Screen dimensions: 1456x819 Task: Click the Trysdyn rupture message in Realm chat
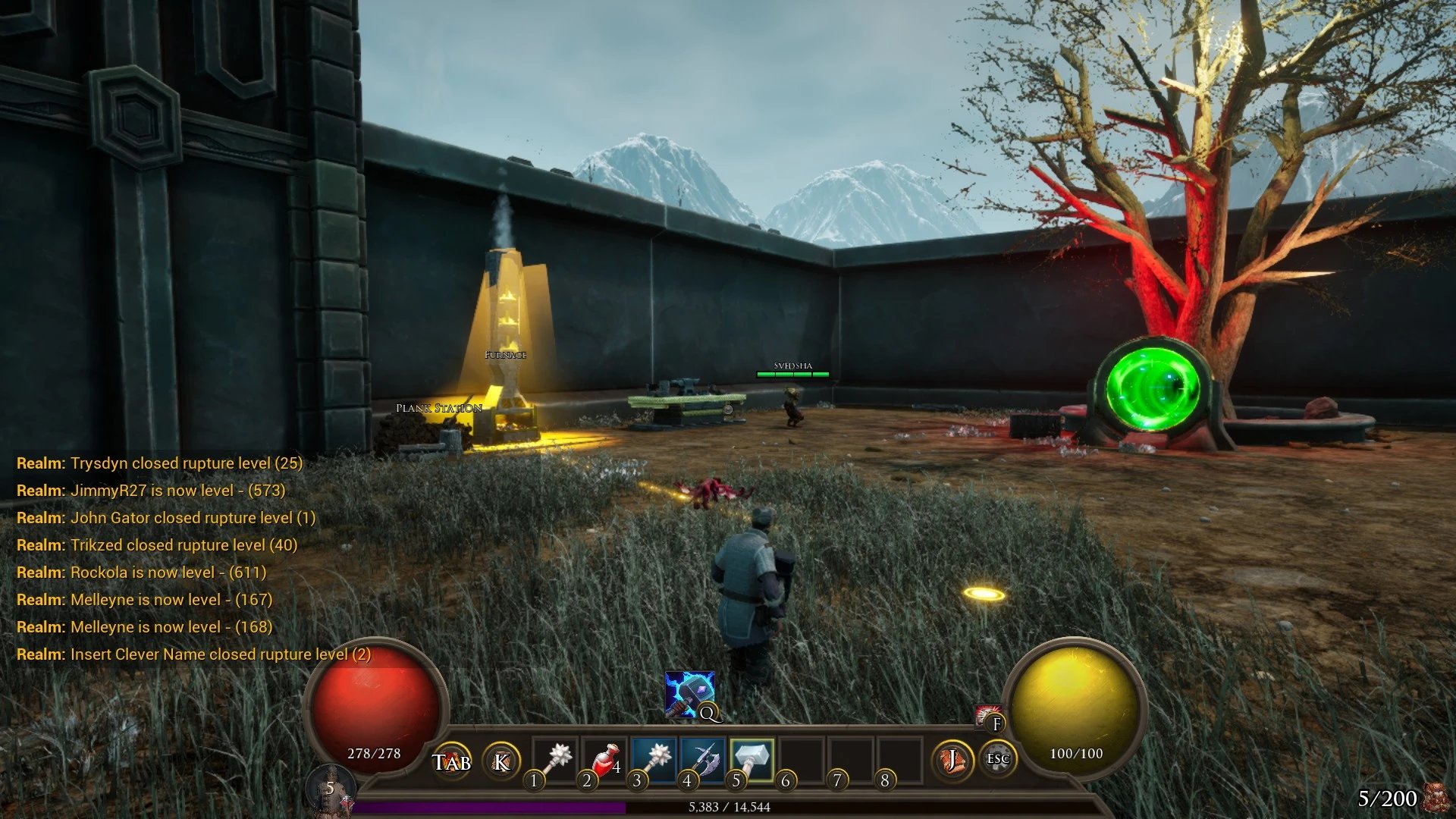tap(159, 463)
